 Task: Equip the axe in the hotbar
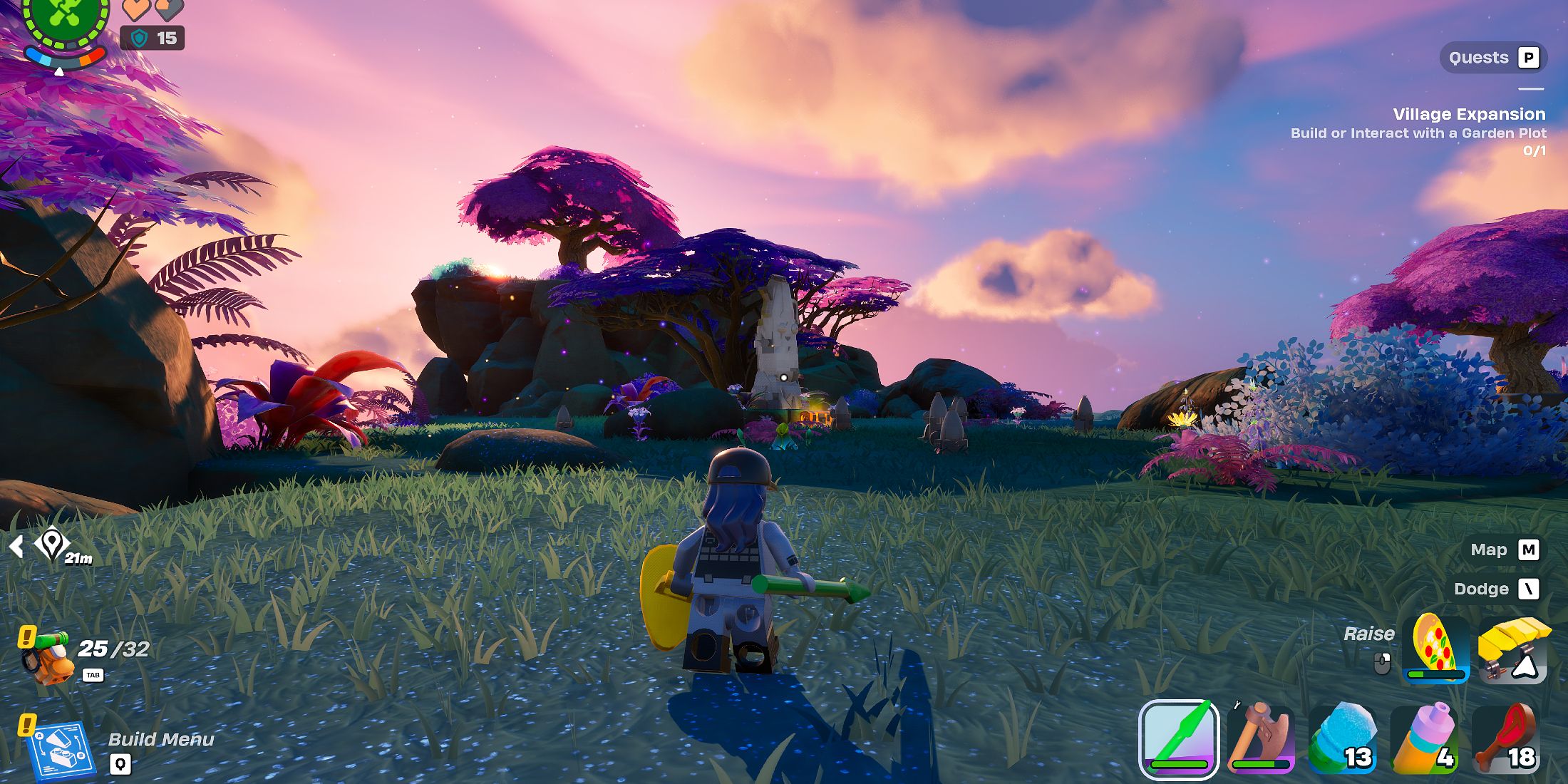coord(1260,739)
